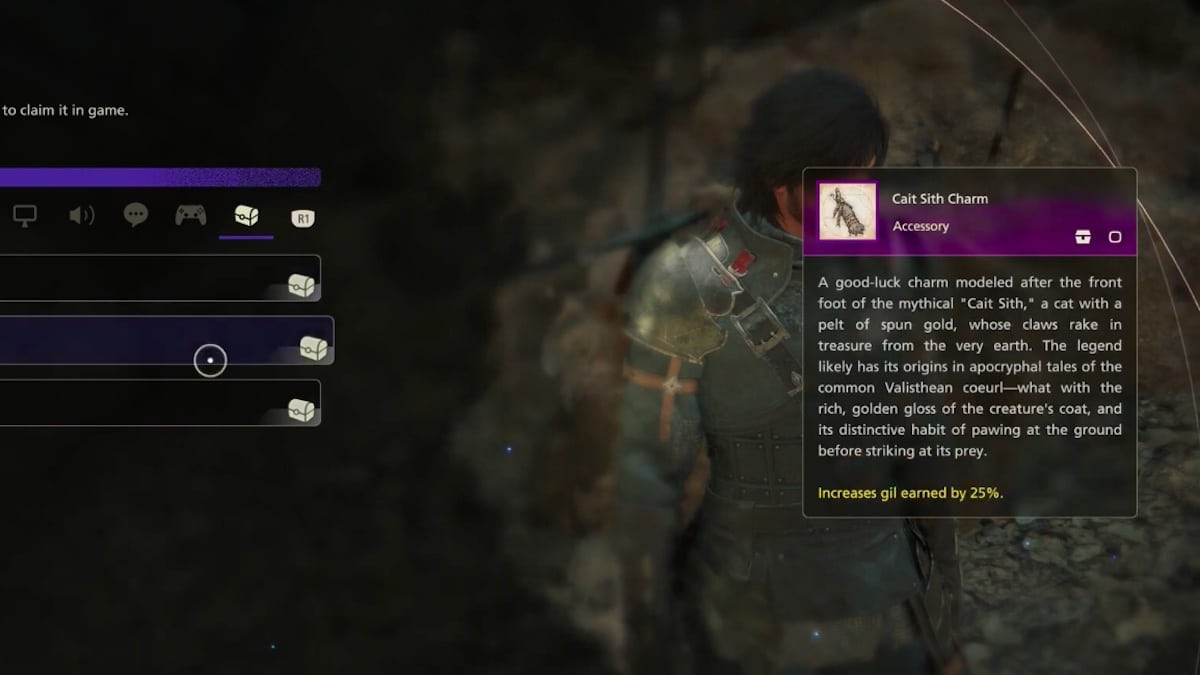This screenshot has width=1200, height=675.
Task: Open the sound settings speaker tab
Action: [81, 215]
